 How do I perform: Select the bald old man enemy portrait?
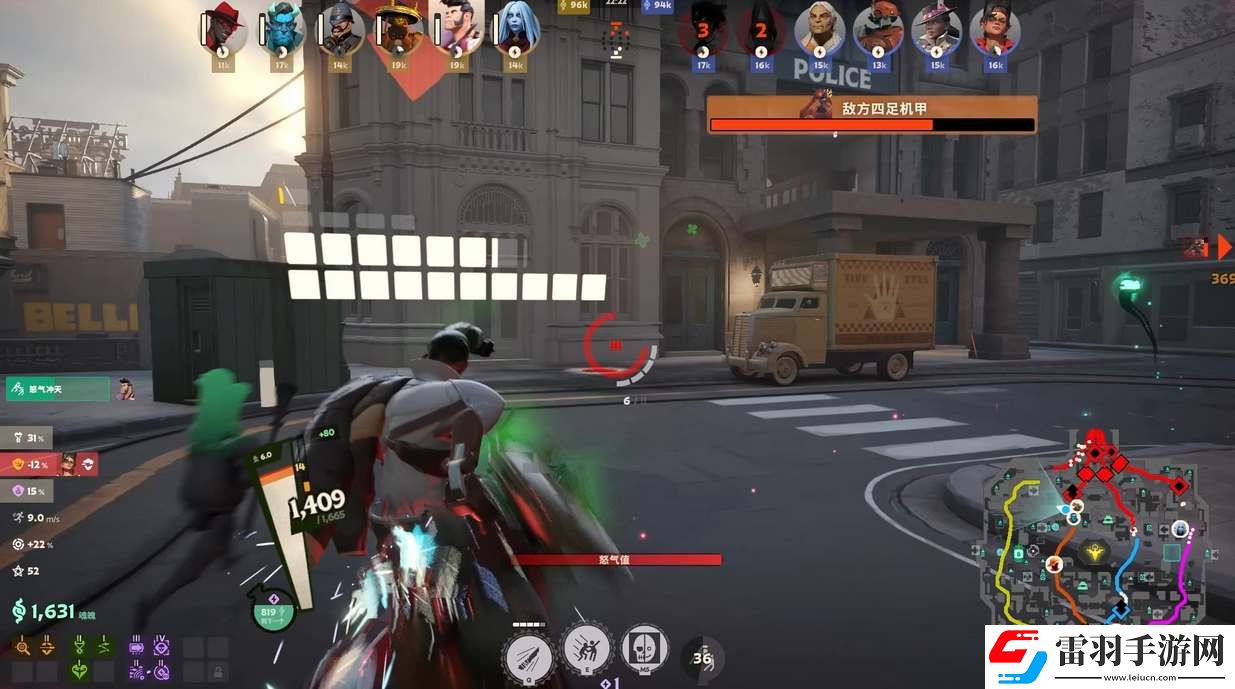[x=820, y=31]
